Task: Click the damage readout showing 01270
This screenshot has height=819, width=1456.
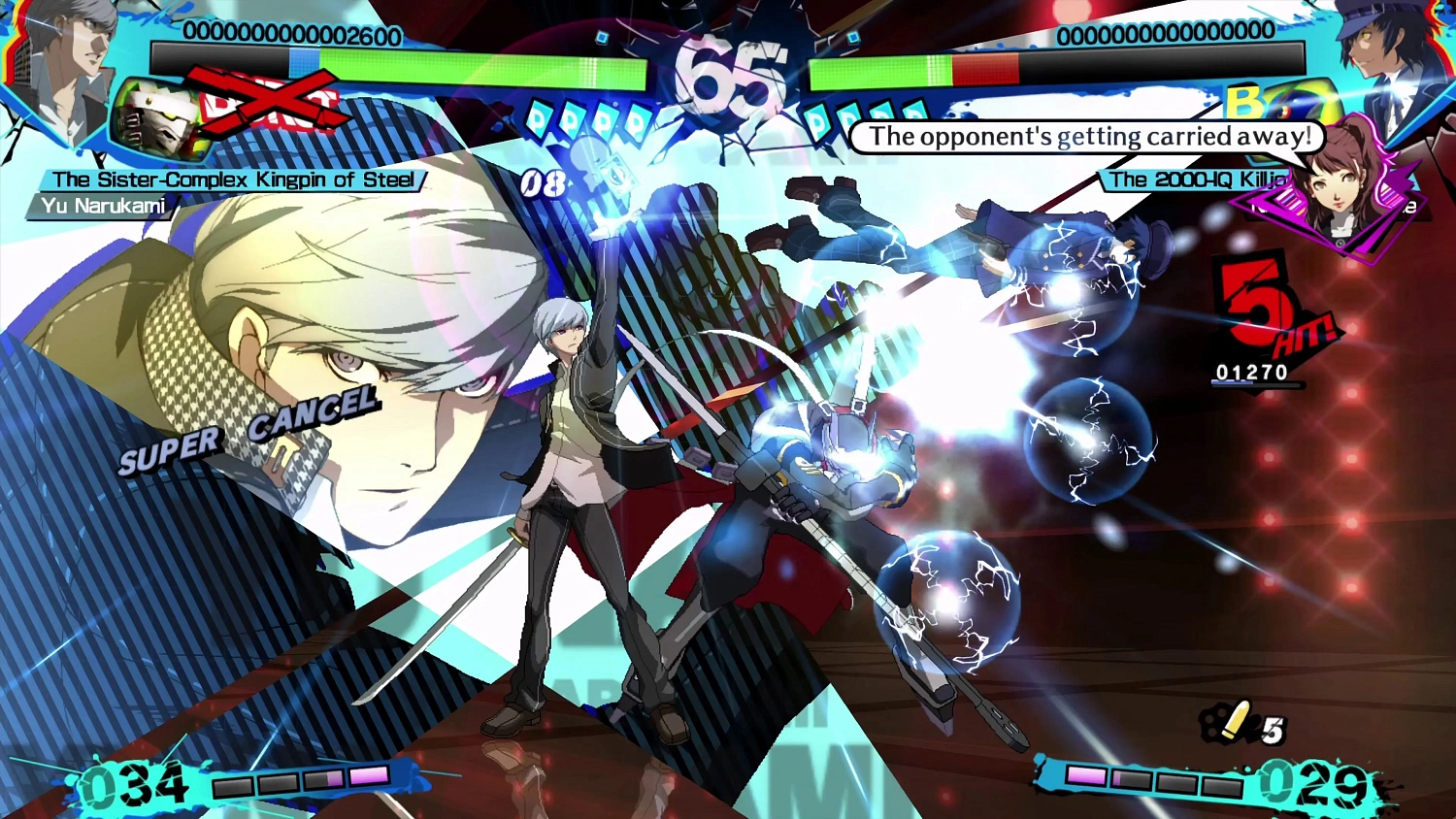Action: tap(1252, 372)
